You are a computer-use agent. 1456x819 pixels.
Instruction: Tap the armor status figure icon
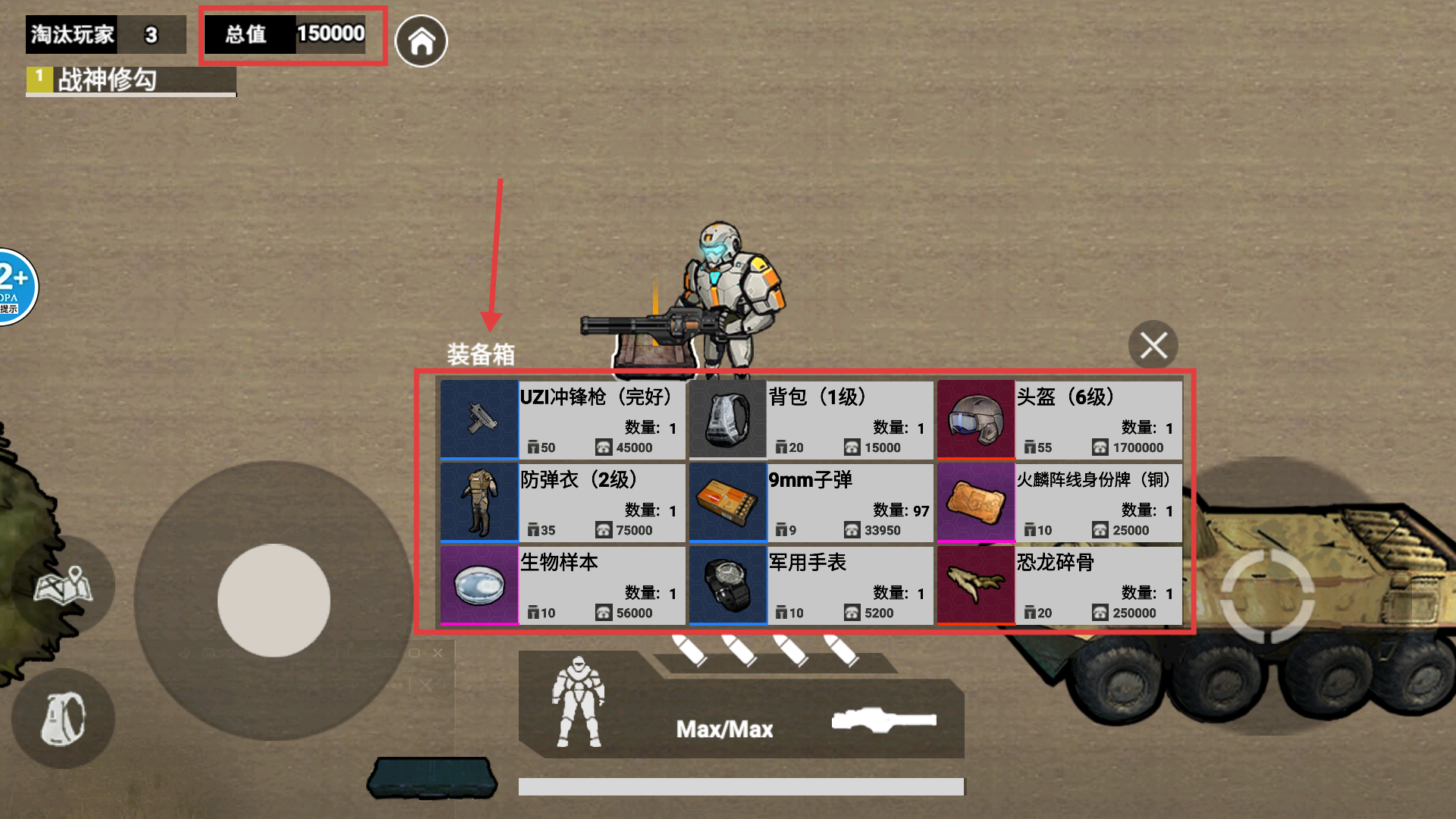579,702
